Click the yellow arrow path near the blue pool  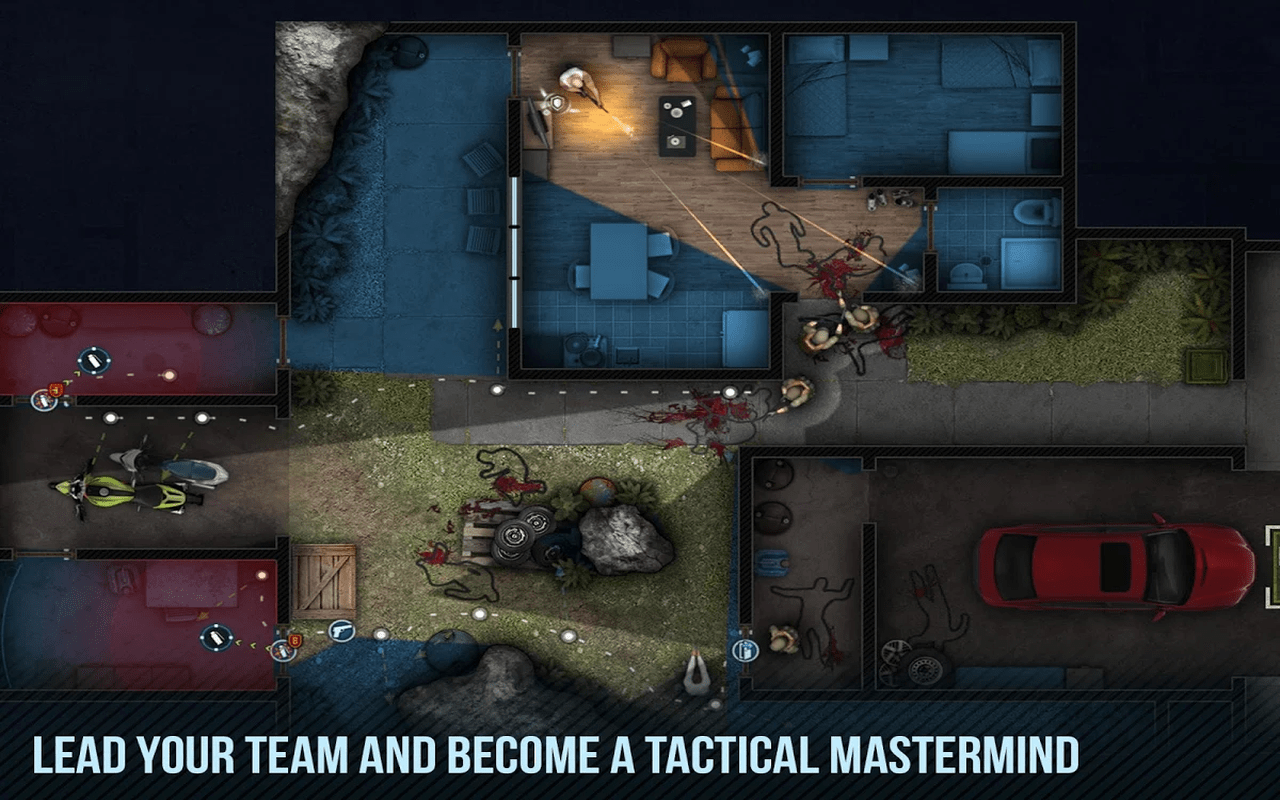pos(498,325)
